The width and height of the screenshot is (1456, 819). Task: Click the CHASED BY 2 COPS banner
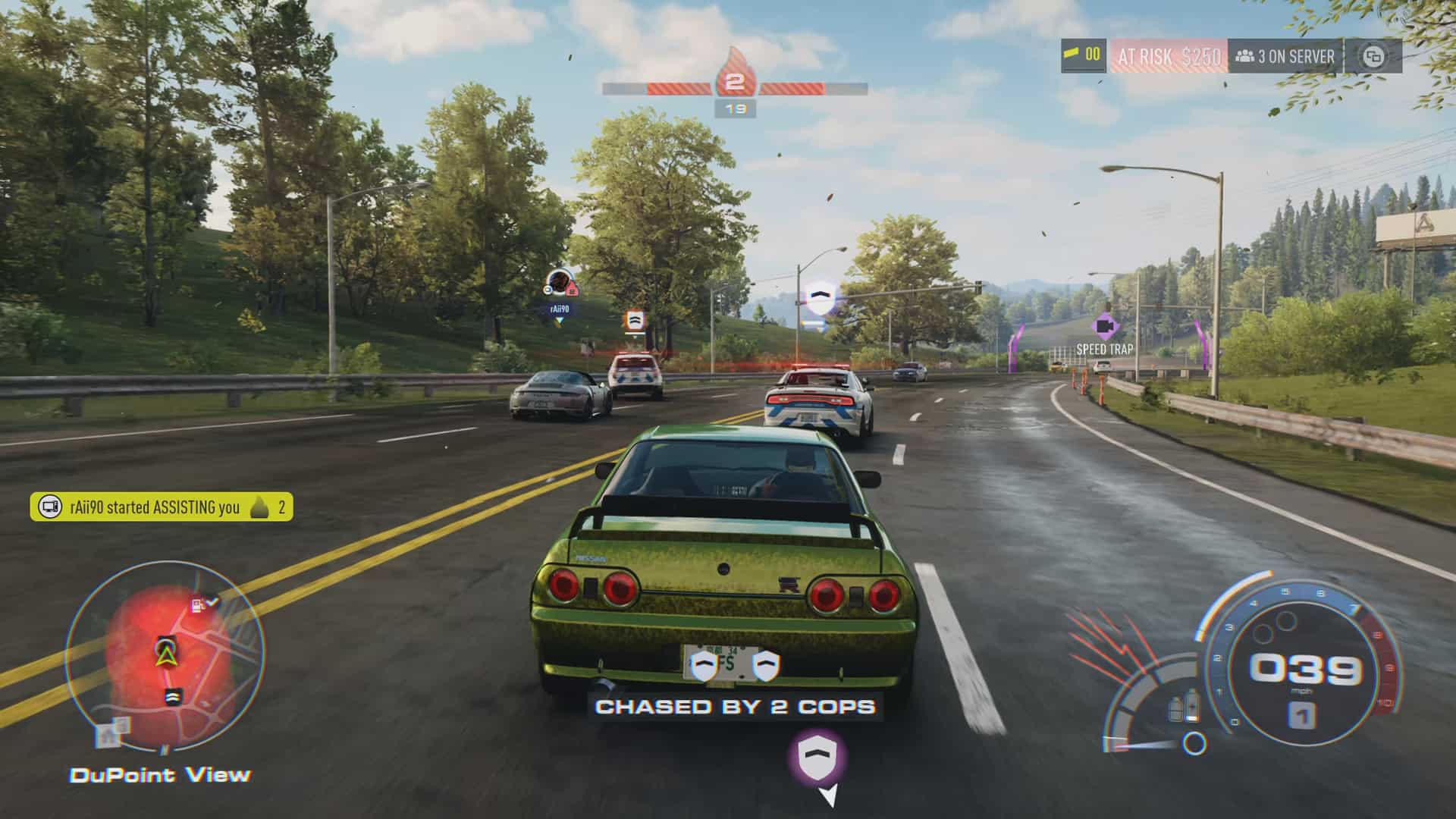click(734, 707)
